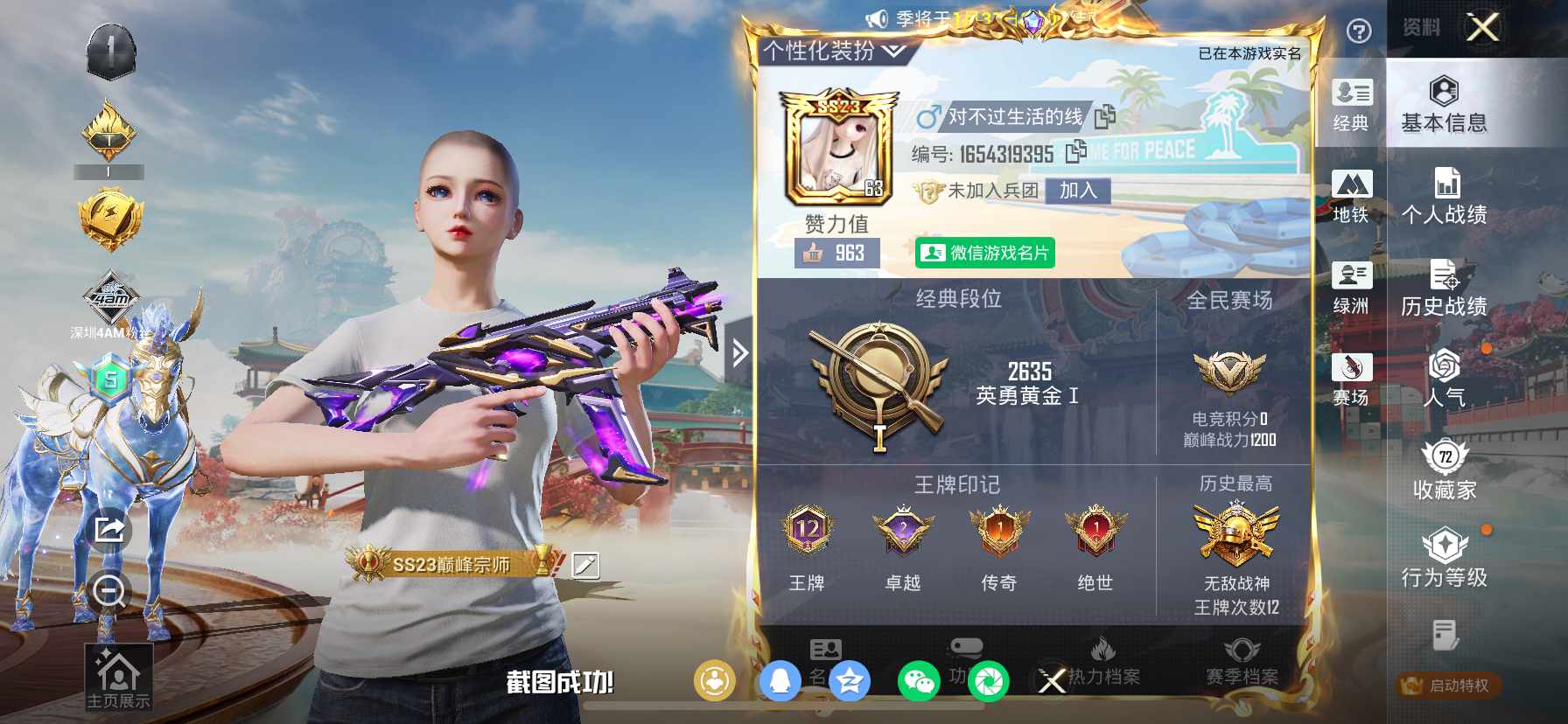Give a like with the thumbs-up button
The image size is (1568, 724).
815,254
